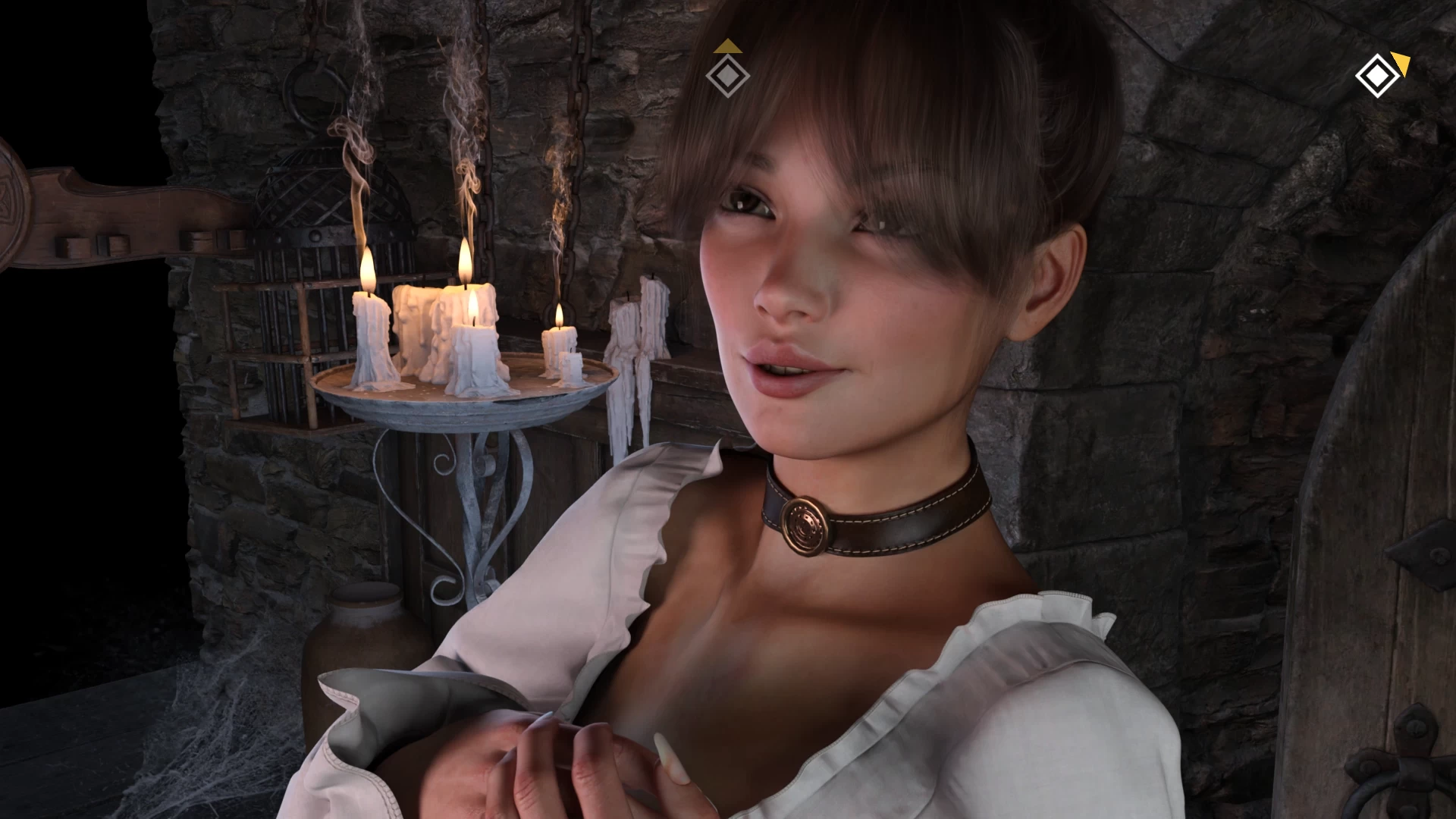Select the right navigation hotspot near the door

1377,75
